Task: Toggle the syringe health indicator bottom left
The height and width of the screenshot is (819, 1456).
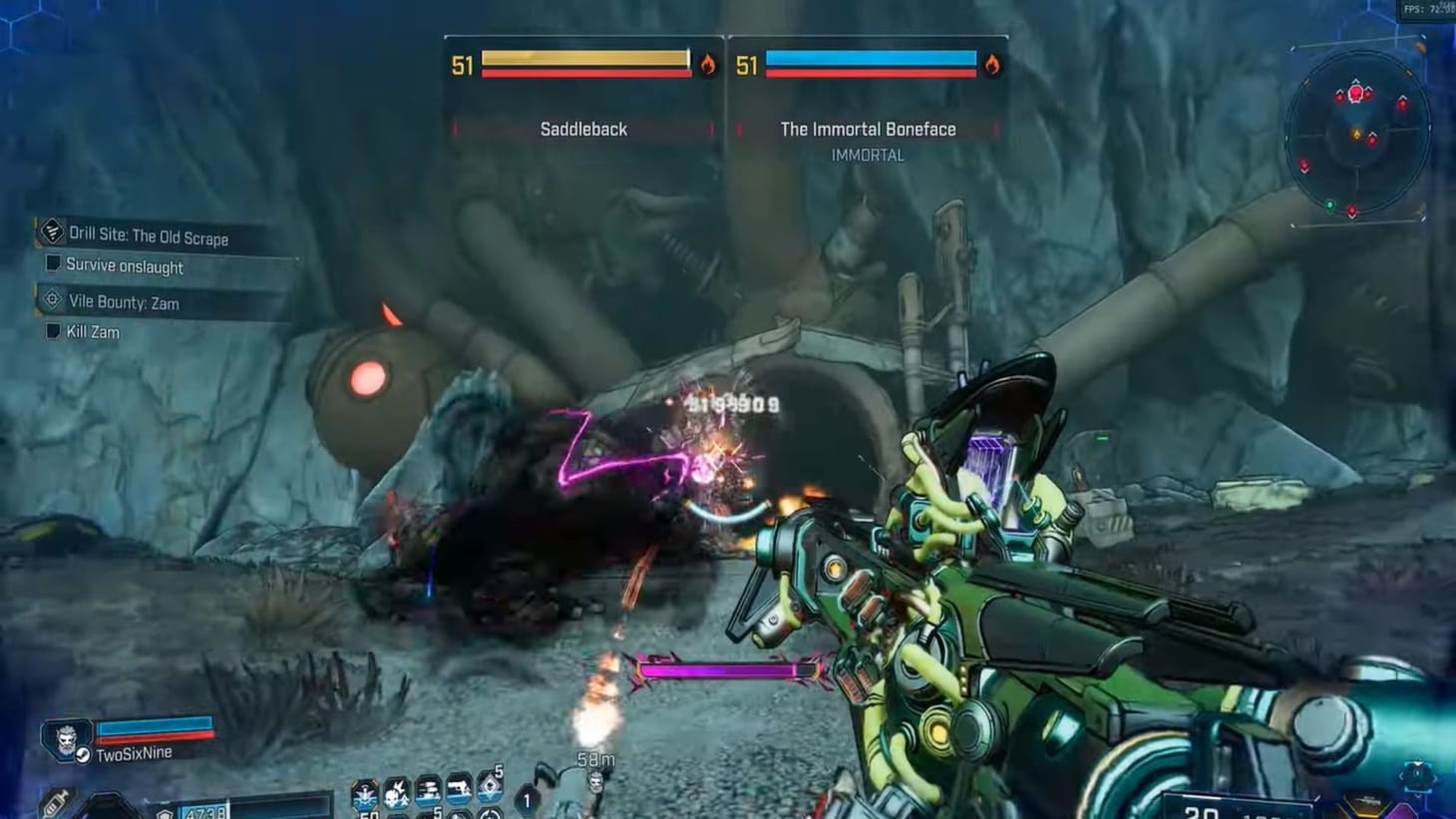Action: click(56, 803)
